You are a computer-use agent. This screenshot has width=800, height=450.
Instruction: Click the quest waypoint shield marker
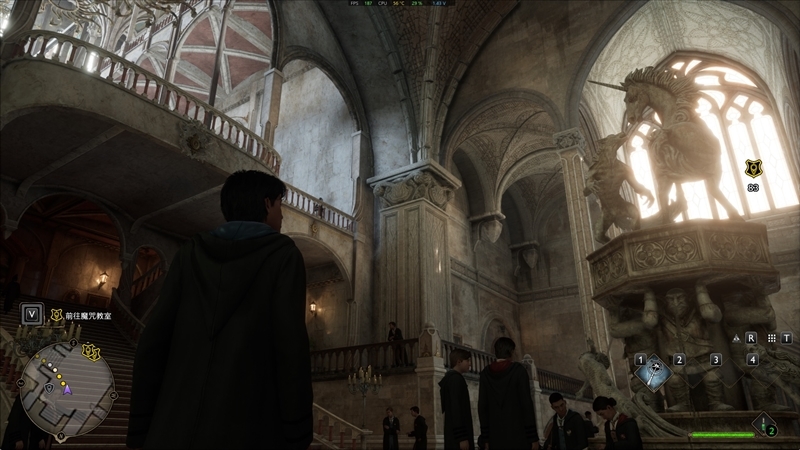755,169
